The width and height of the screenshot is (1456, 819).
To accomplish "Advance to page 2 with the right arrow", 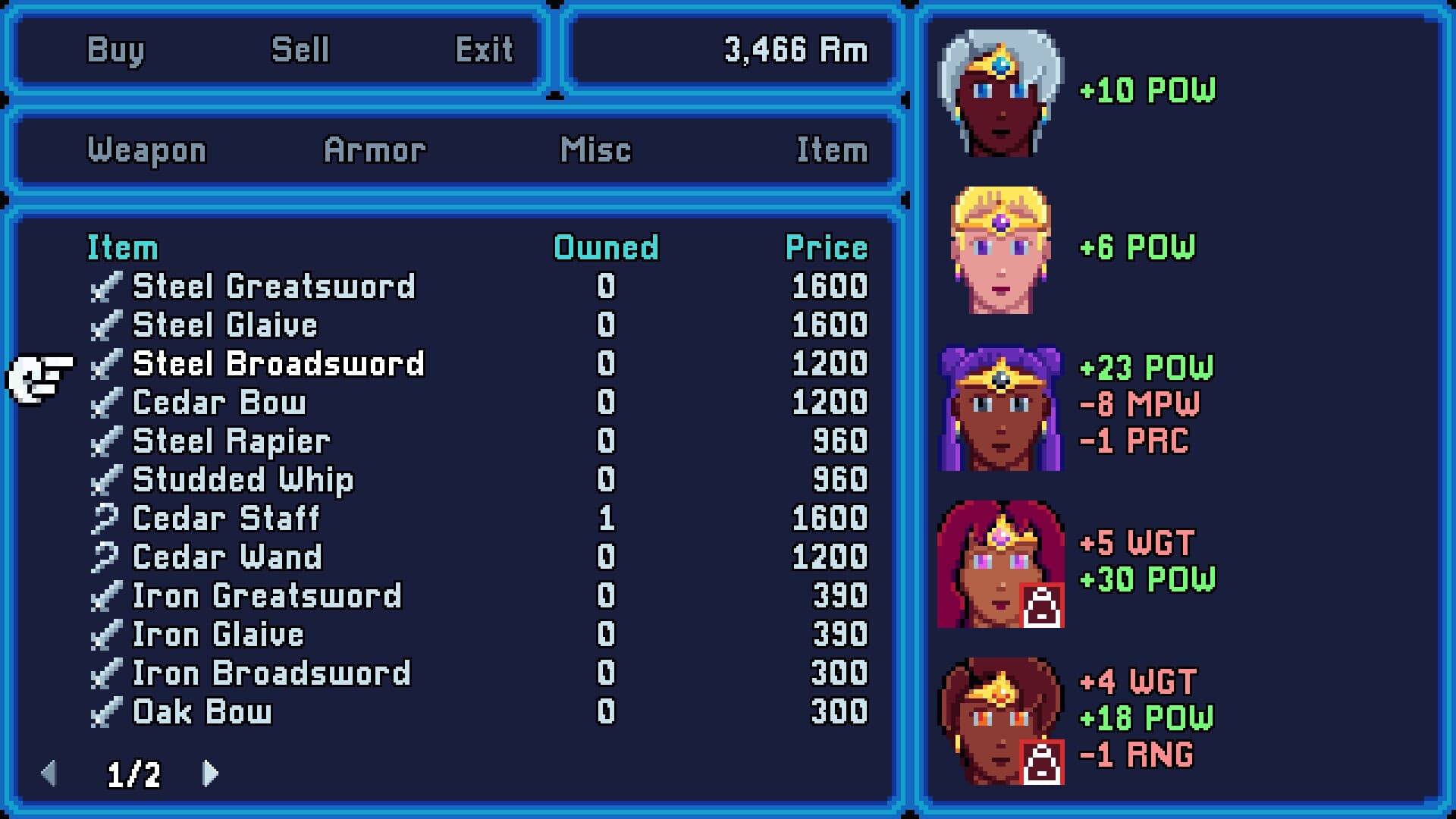I will [x=209, y=773].
